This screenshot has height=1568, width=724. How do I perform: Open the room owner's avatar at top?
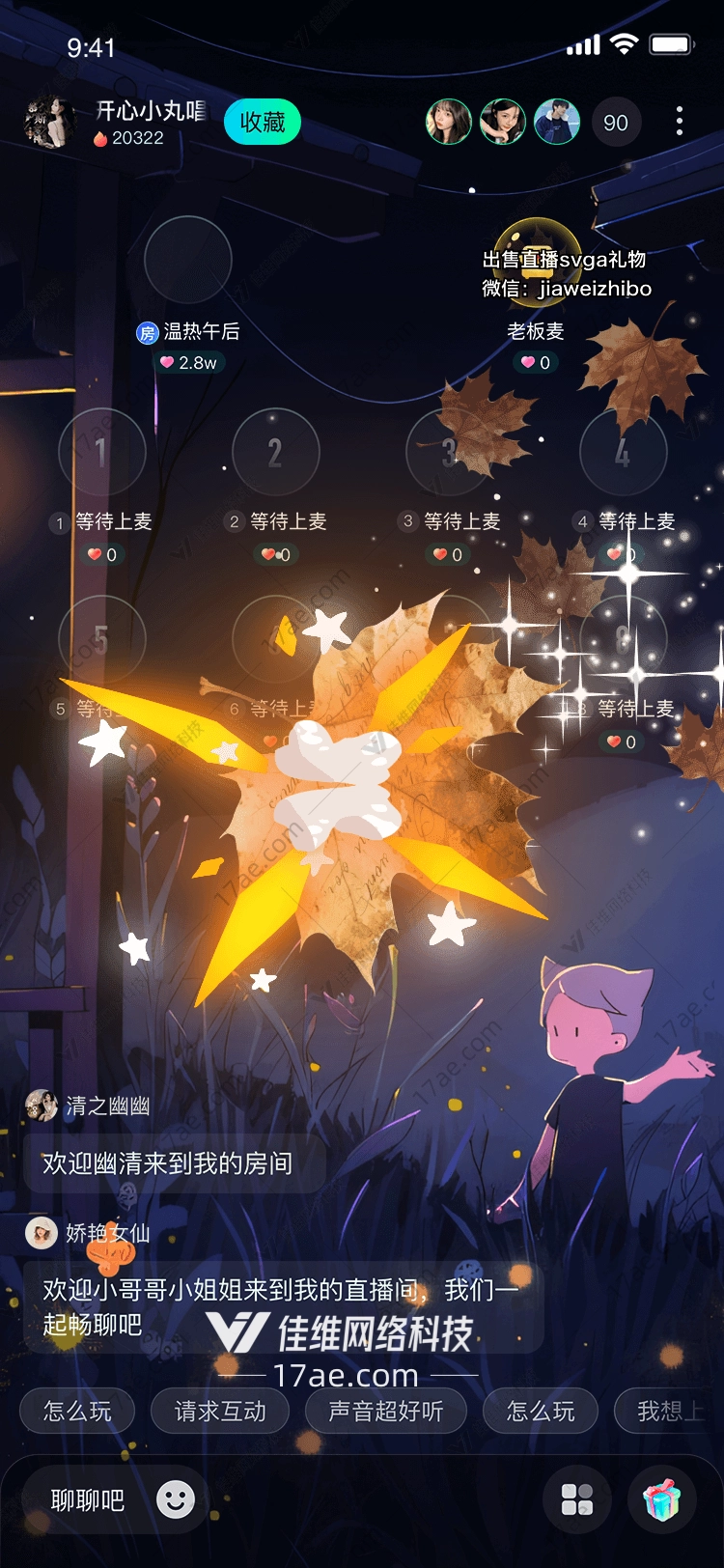(50, 123)
